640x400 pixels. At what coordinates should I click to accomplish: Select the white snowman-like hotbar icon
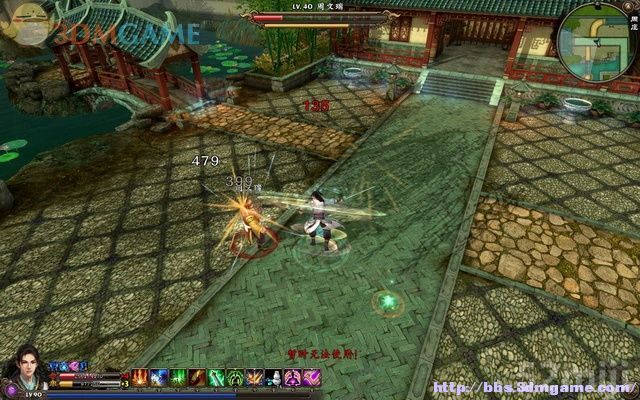[273, 377]
